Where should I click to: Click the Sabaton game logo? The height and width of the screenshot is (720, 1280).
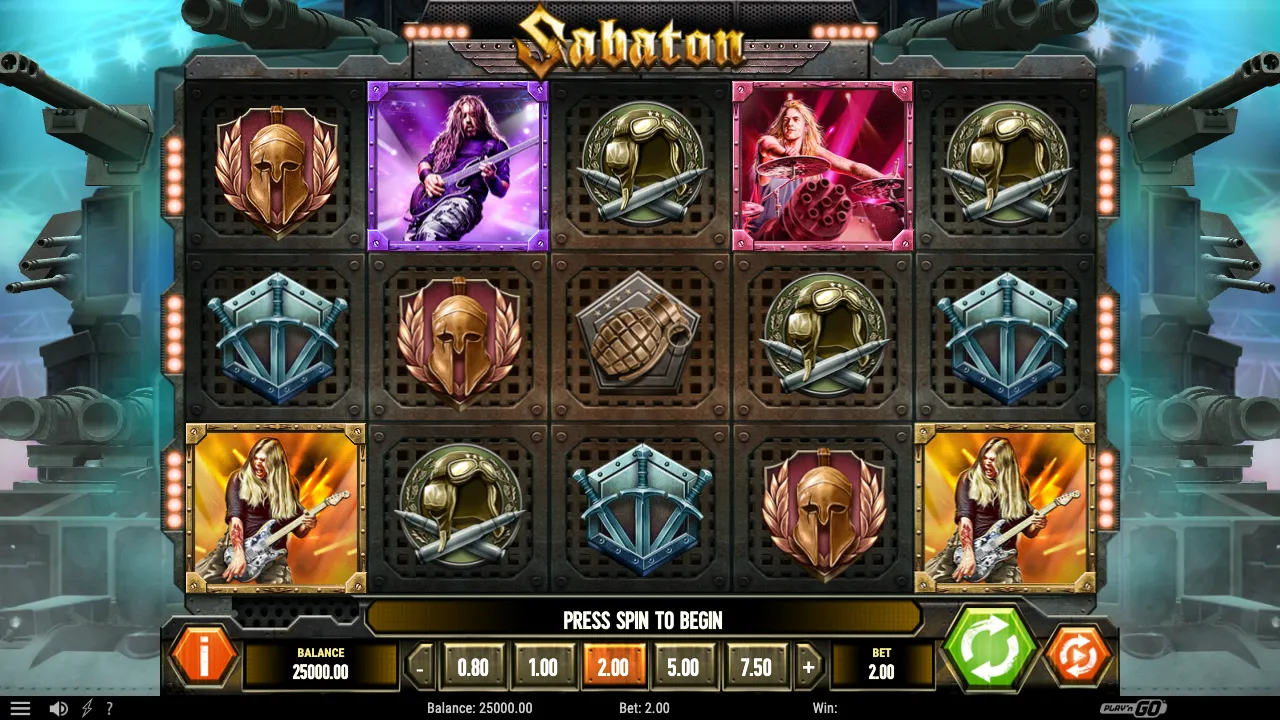(640, 42)
